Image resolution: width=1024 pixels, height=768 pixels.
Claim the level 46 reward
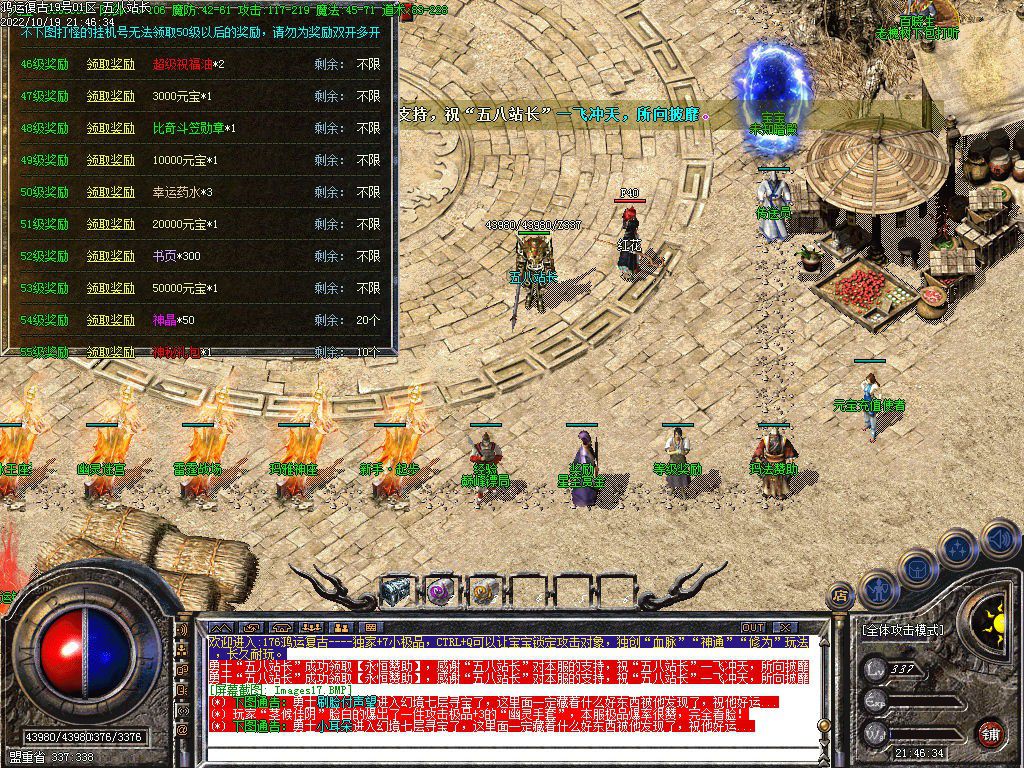(x=110, y=65)
